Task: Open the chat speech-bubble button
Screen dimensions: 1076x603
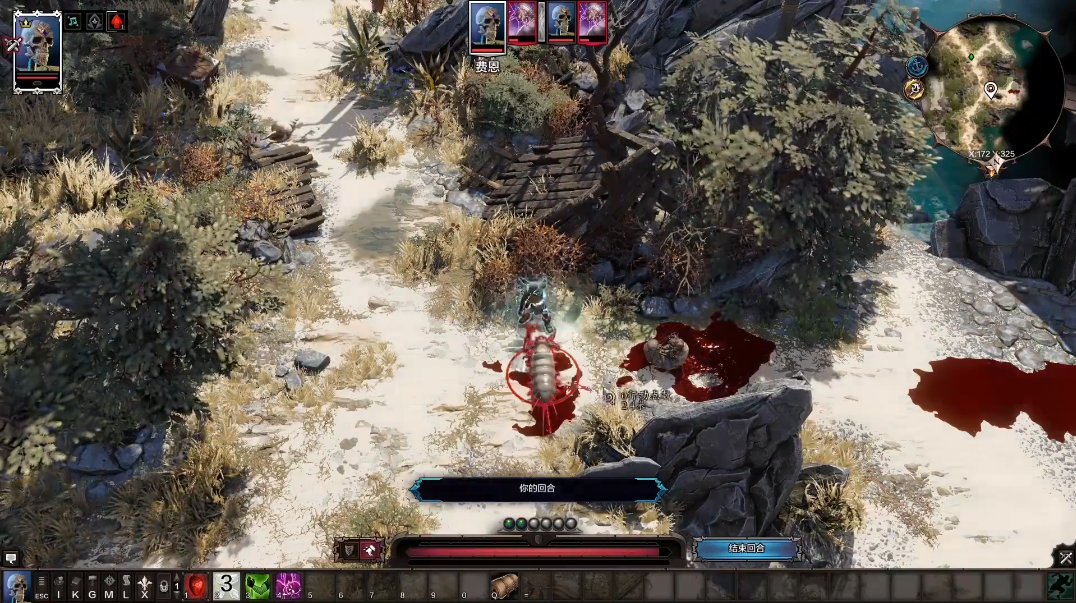Action: [12, 558]
